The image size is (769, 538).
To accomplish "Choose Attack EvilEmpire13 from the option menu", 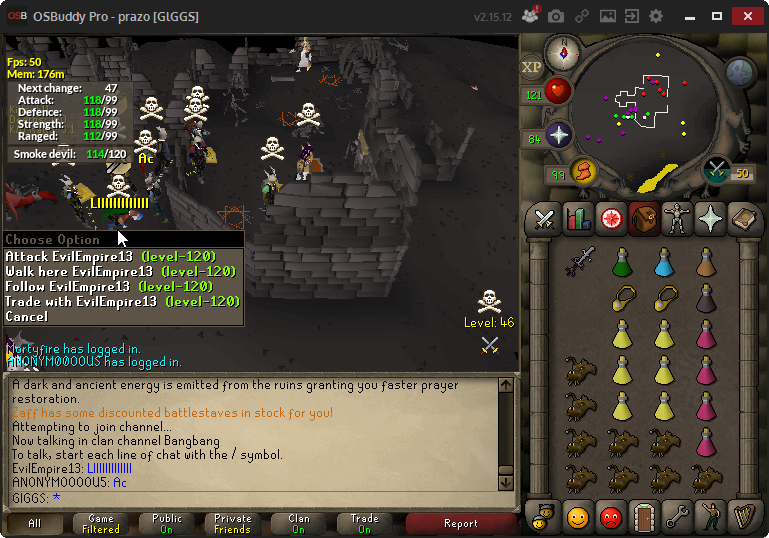I will [x=80, y=257].
